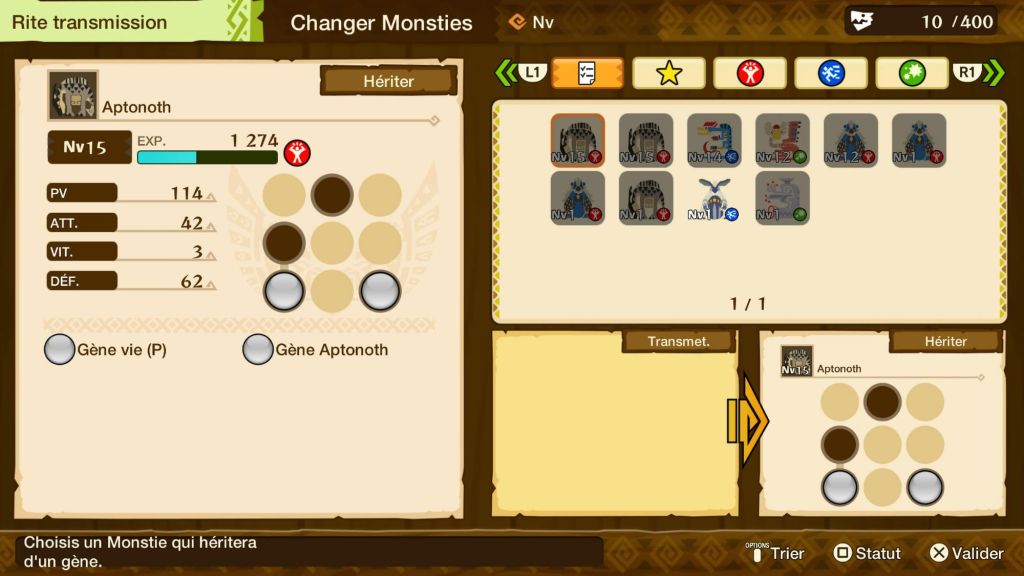Viewport: 1024px width, 576px height.
Task: Show the red power-type monsties tab
Action: (x=749, y=73)
